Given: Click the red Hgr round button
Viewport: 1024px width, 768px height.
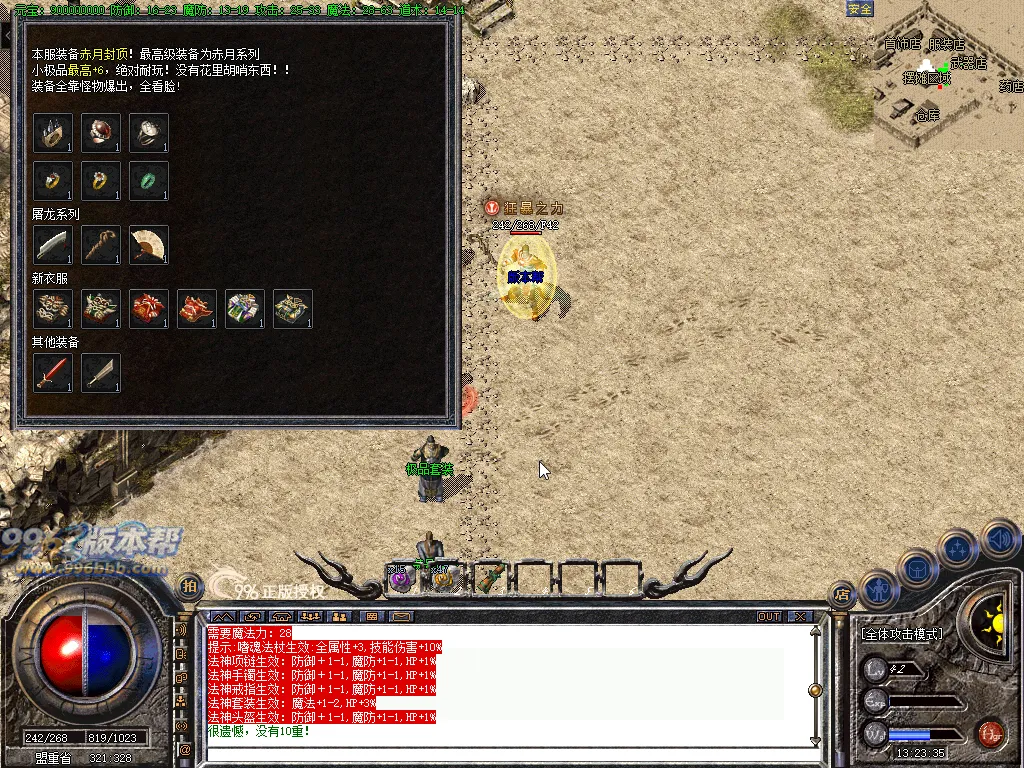Looking at the screenshot, I should coord(990,733).
